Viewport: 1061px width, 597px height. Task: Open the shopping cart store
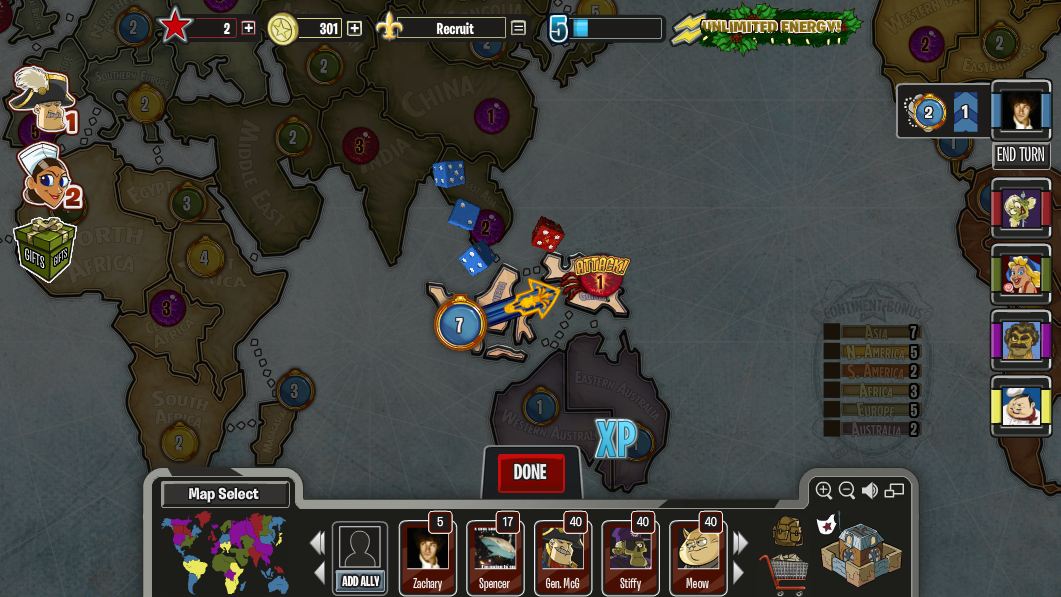click(784, 573)
